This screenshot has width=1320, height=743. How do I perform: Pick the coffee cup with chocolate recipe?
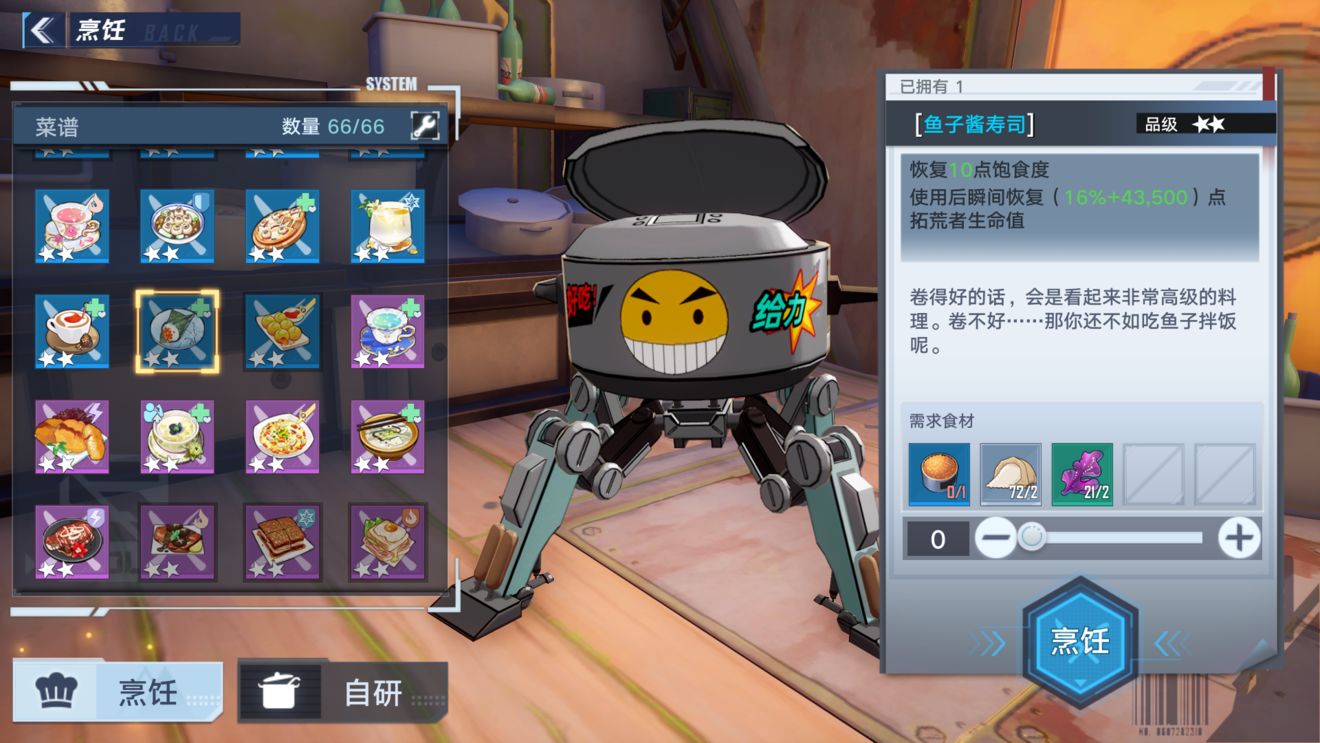72,331
